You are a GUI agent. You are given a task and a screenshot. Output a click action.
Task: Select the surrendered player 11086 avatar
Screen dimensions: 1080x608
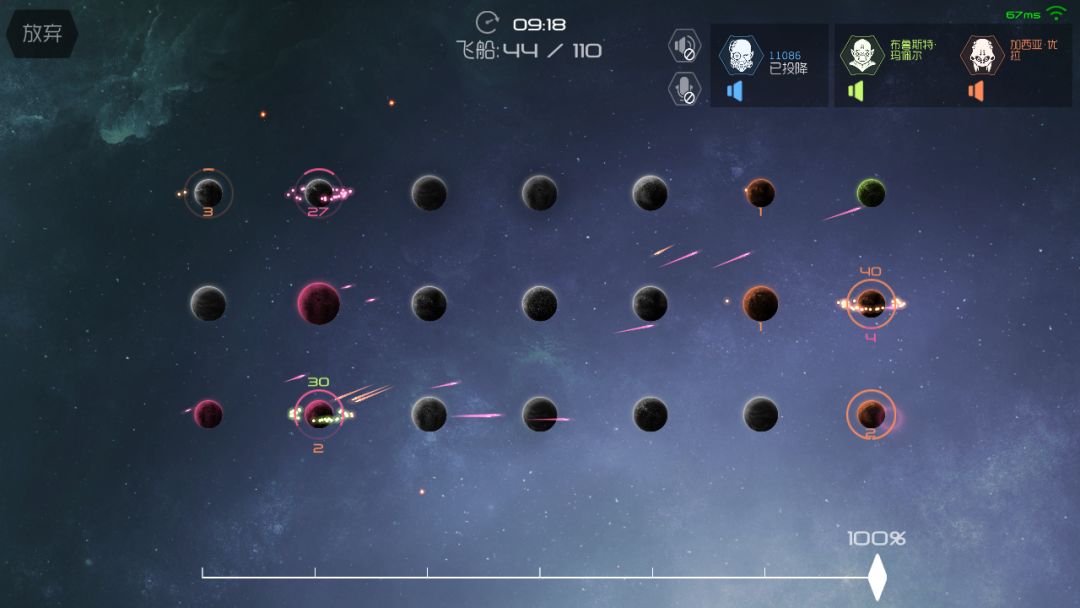coord(741,56)
